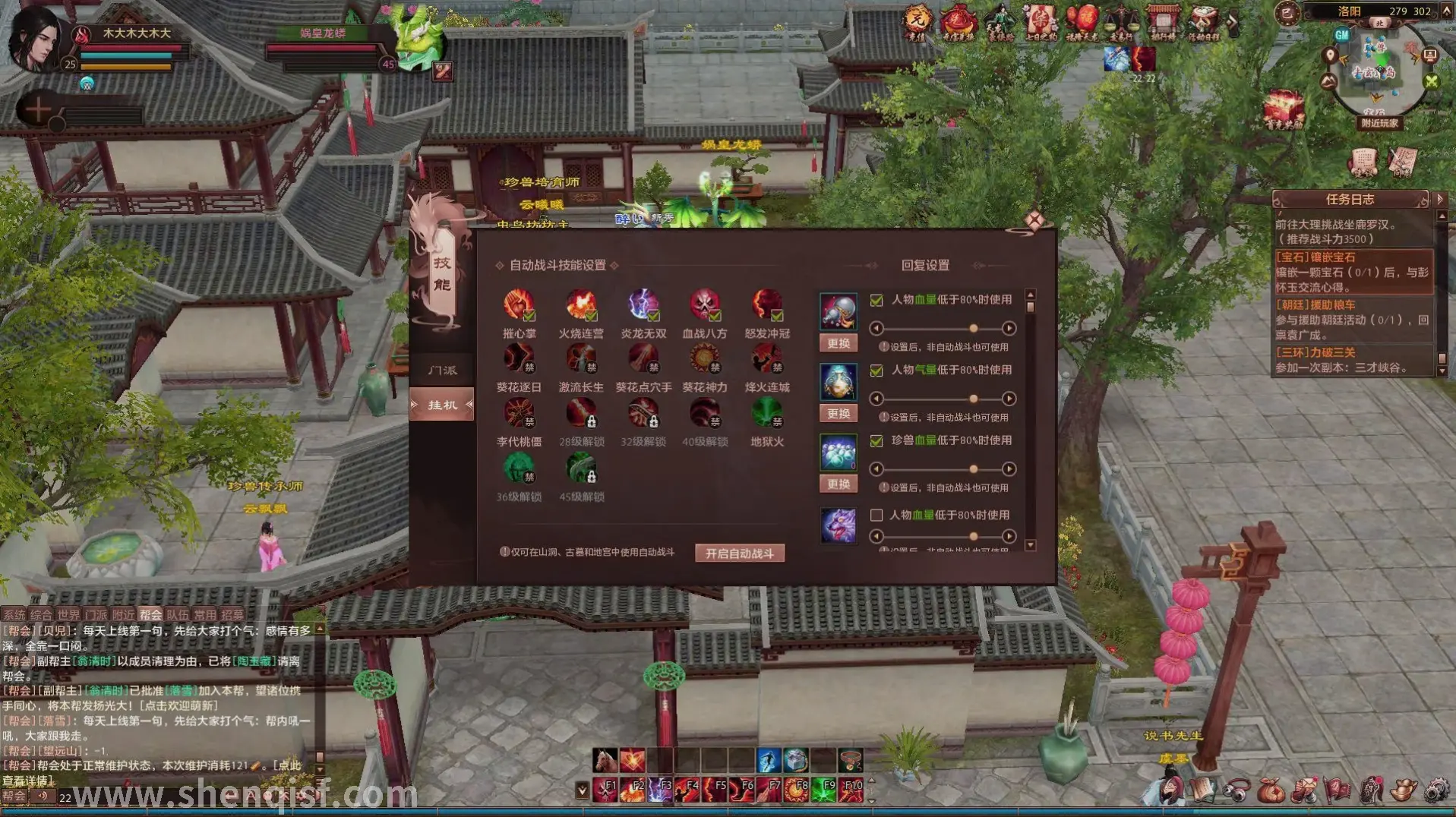Close the auto-battle skill settings window

1034,221
